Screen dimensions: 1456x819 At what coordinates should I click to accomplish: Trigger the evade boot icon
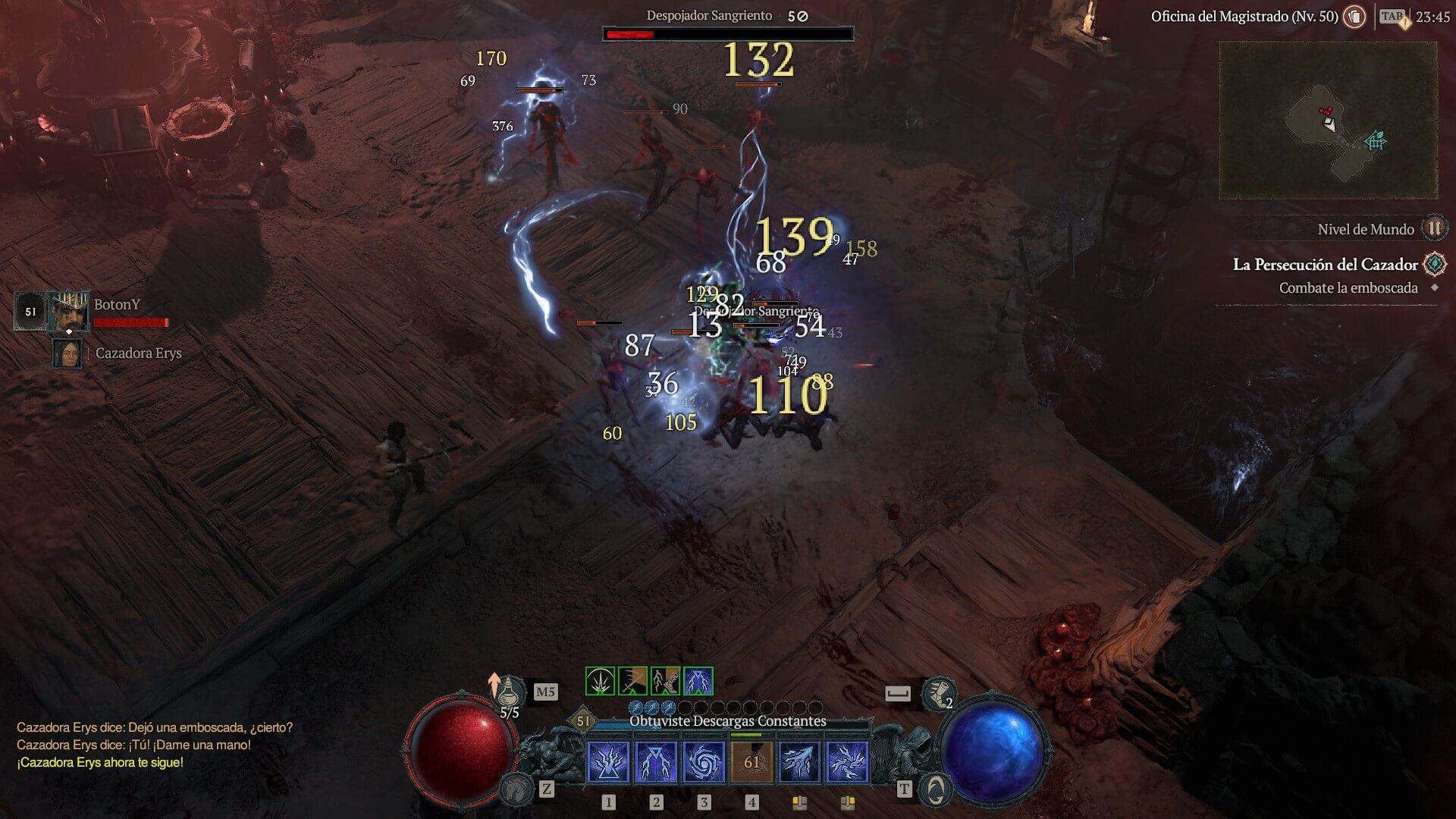937,692
